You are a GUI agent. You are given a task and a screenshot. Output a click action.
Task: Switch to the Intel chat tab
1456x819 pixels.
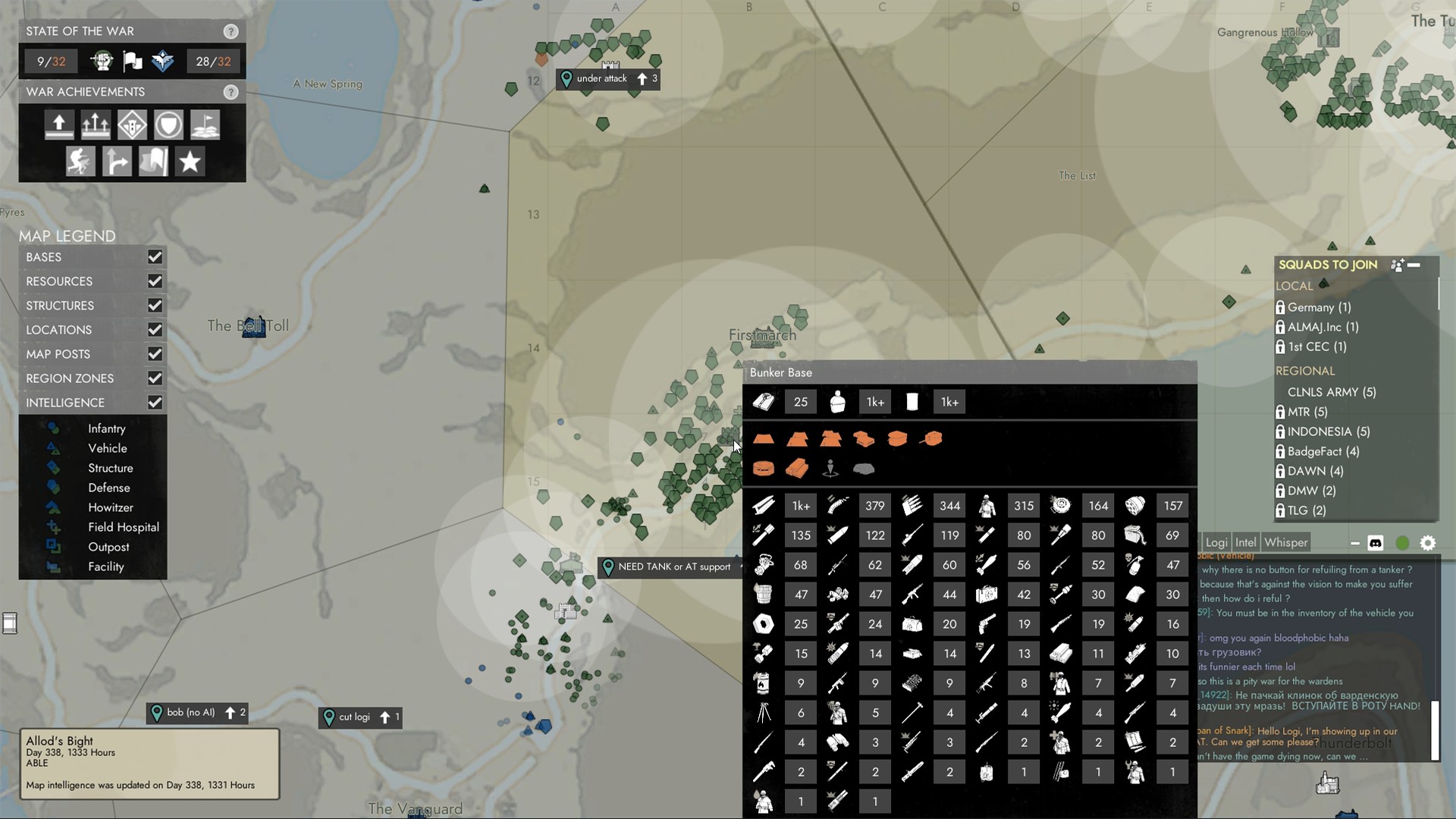click(x=1246, y=542)
